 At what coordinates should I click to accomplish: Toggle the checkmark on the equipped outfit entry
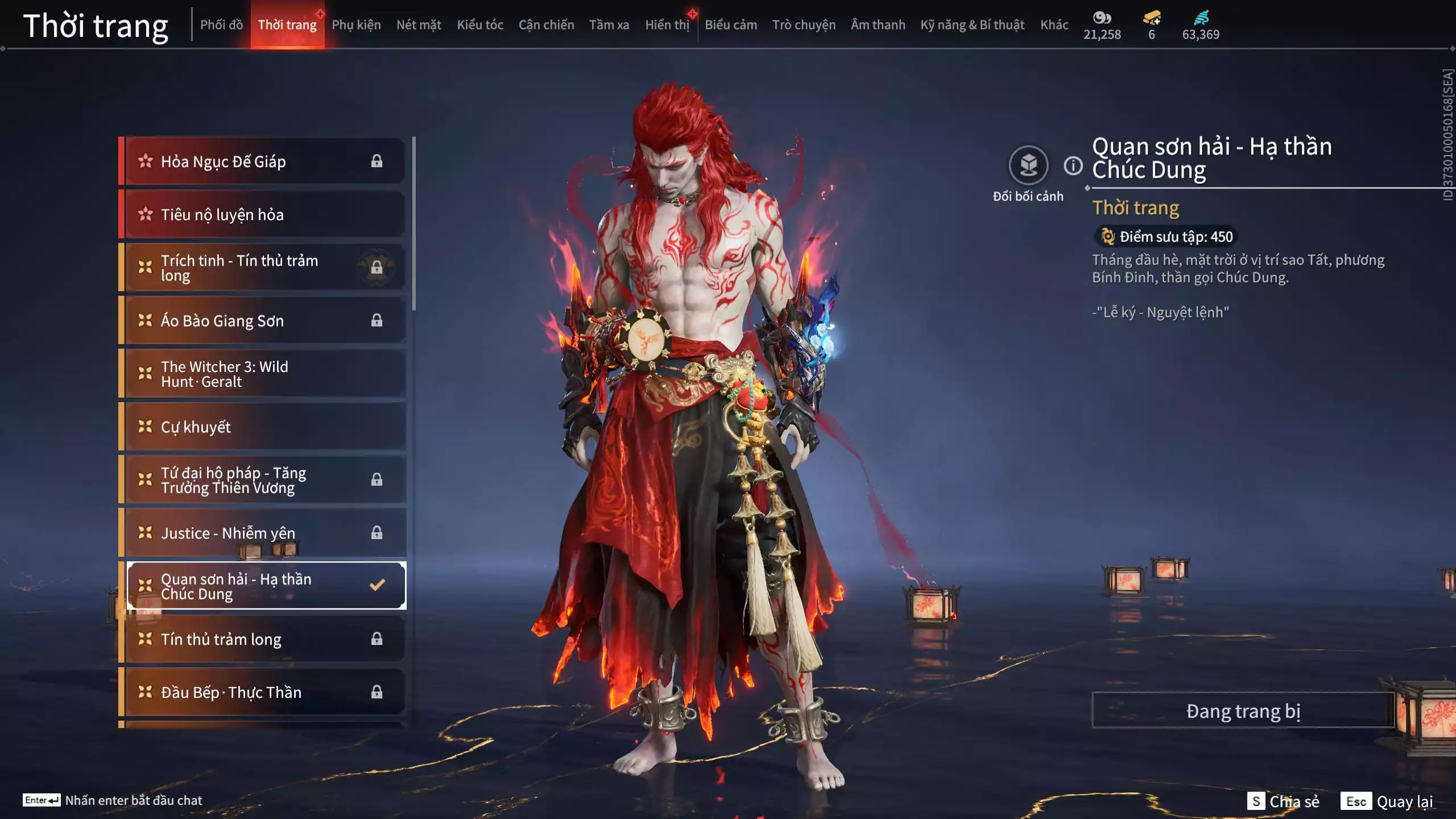pos(376,584)
